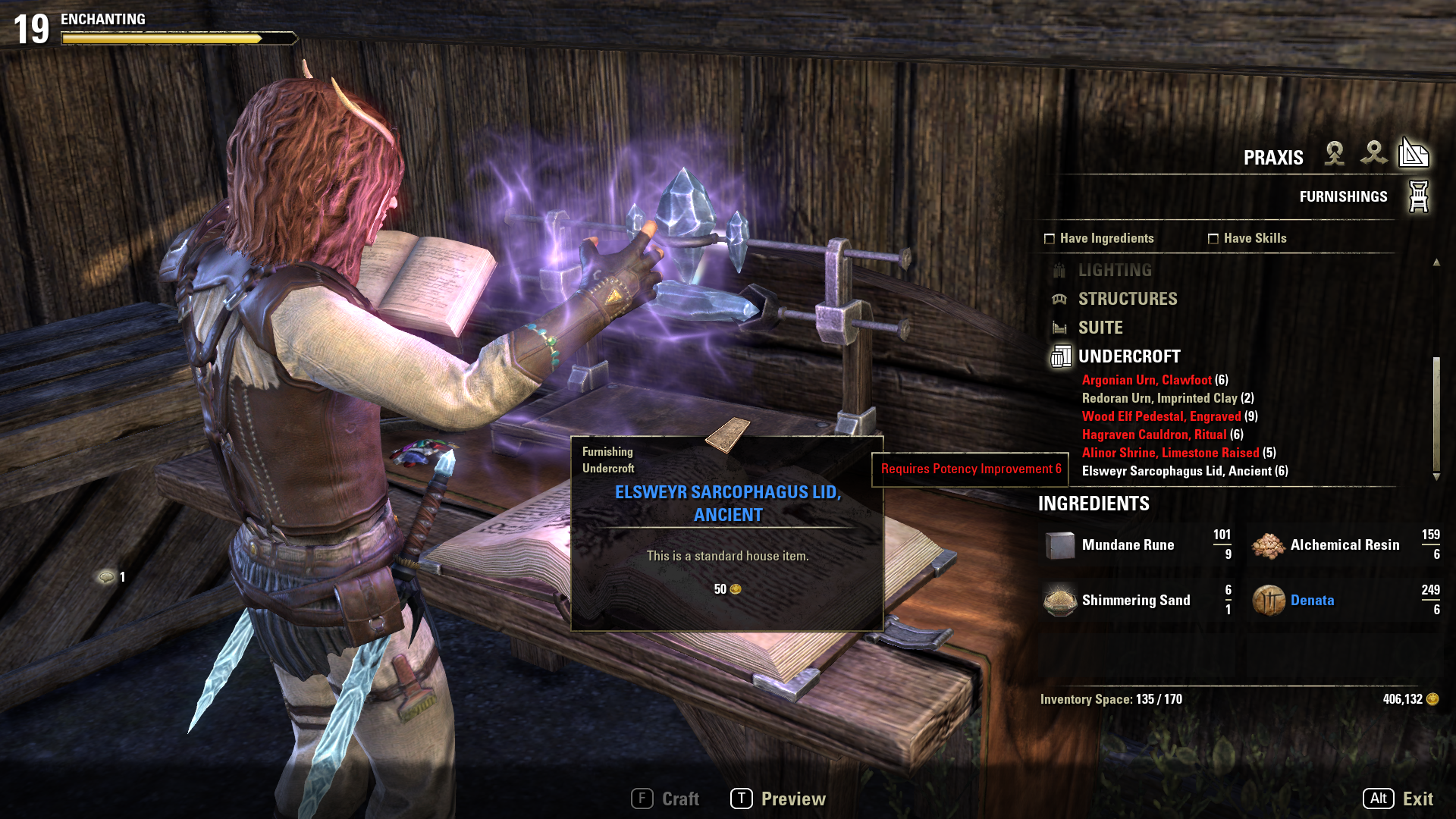Viewport: 1456px width, 819px height.
Task: Select the Shimmering Sand ingredient
Action: tap(1135, 600)
